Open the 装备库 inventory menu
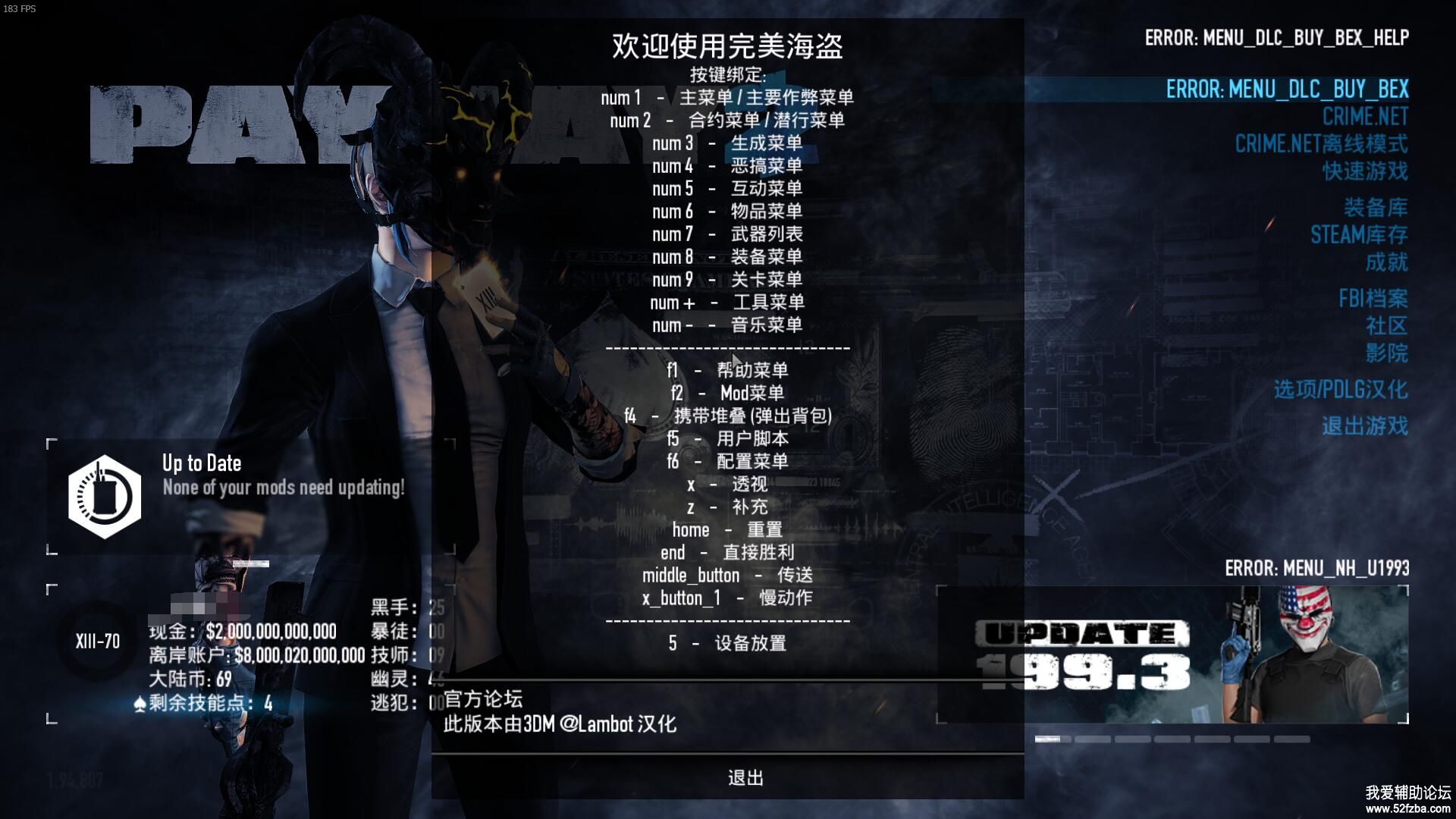 [1376, 208]
